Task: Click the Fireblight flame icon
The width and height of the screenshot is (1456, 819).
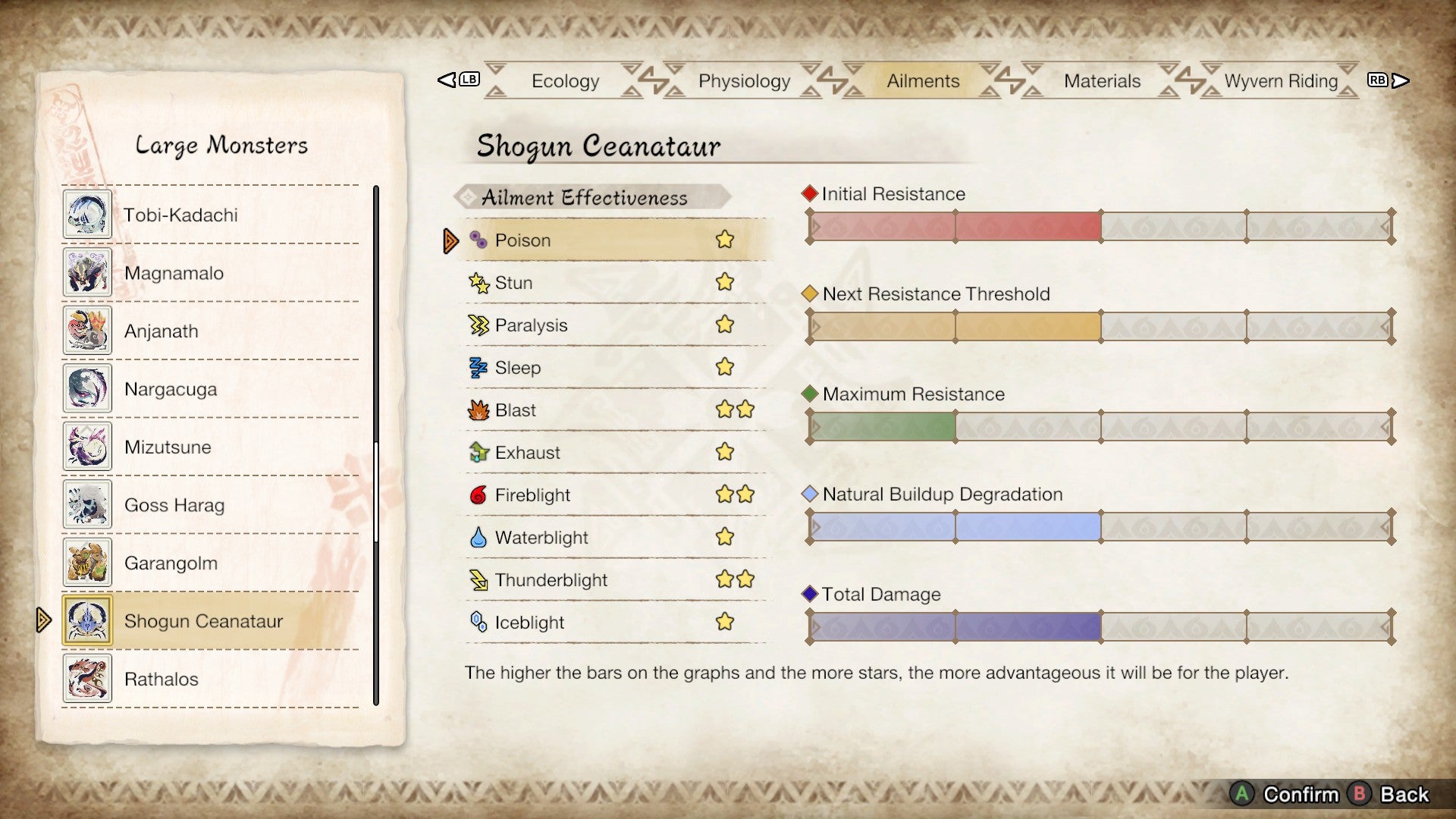Action: point(475,494)
